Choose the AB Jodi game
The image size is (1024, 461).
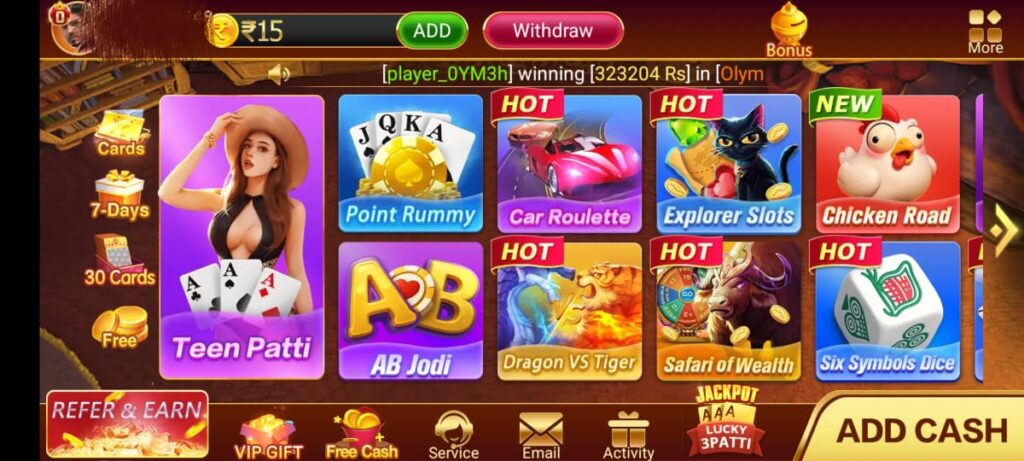point(410,310)
